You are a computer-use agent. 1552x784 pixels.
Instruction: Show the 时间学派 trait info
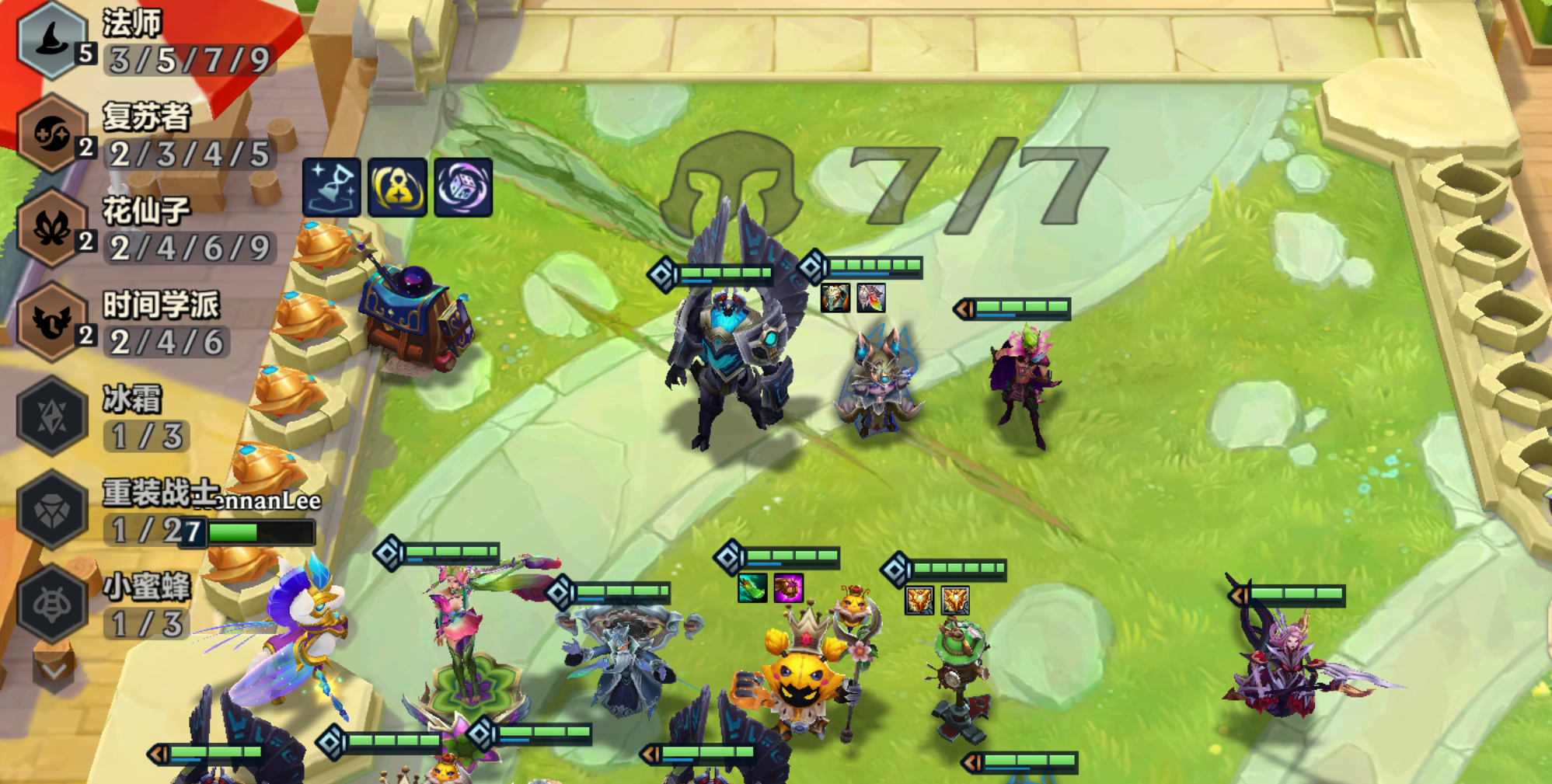(x=51, y=322)
